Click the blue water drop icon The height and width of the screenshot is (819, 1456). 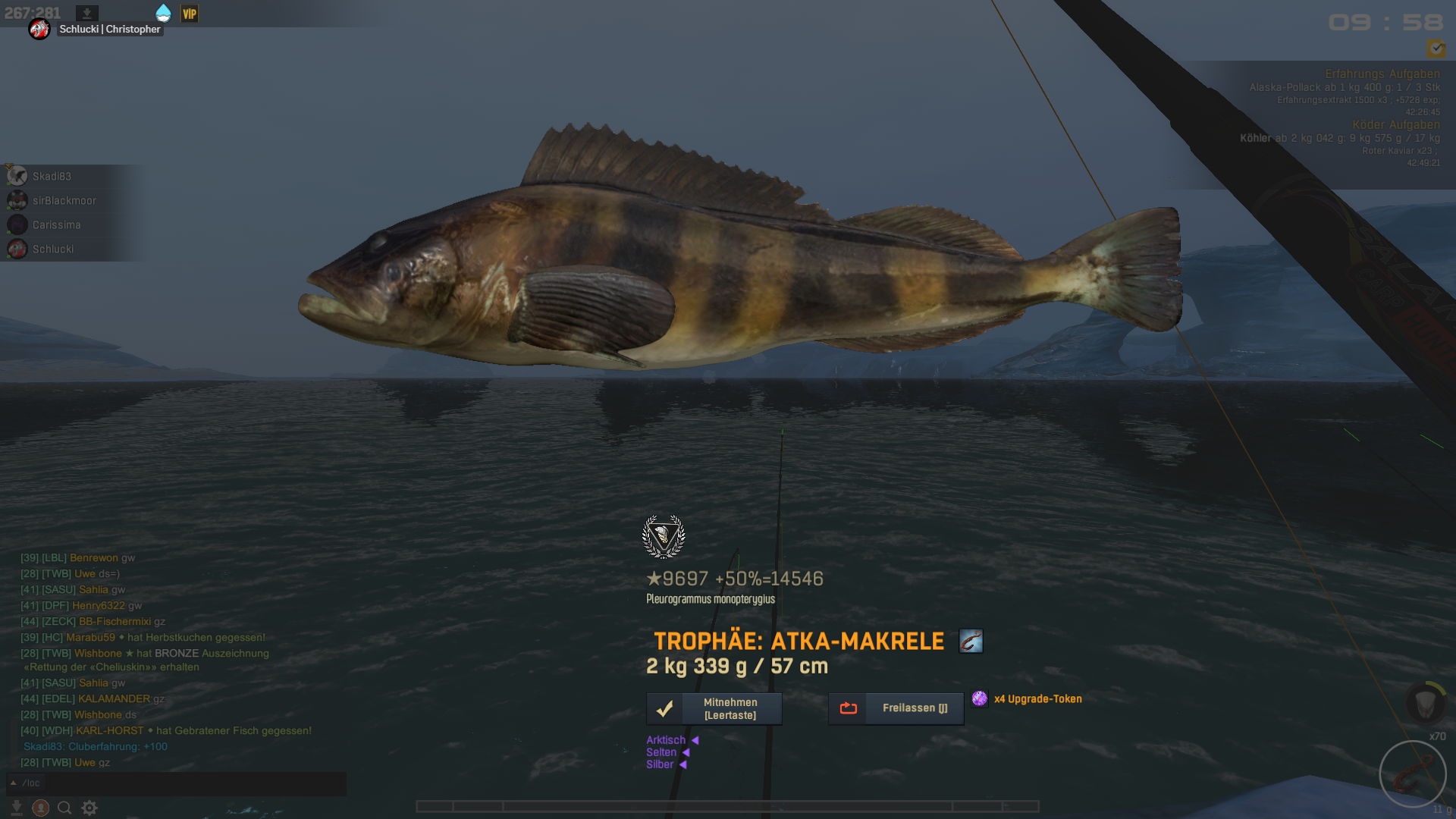163,13
